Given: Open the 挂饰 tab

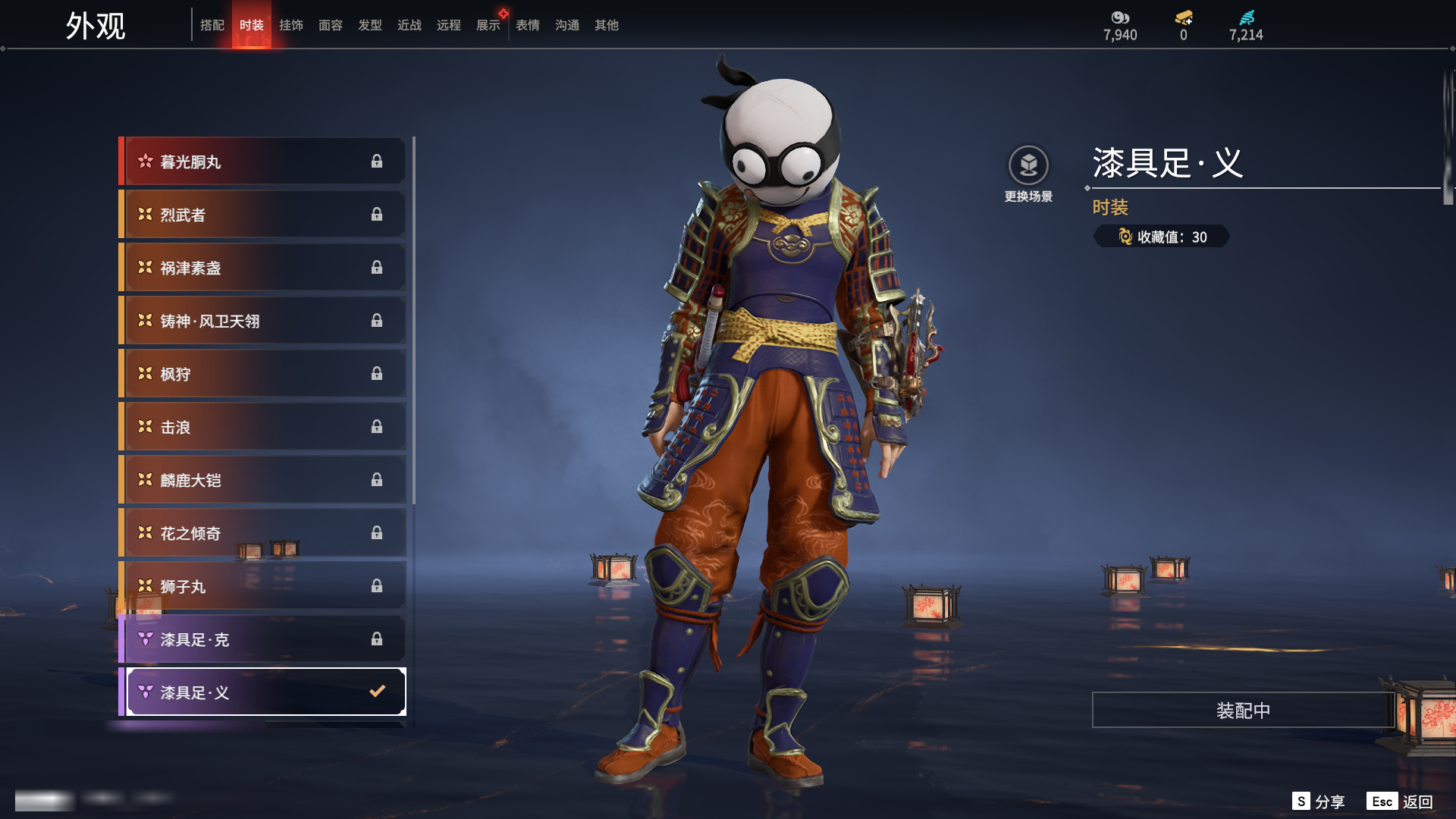Looking at the screenshot, I should click(290, 25).
